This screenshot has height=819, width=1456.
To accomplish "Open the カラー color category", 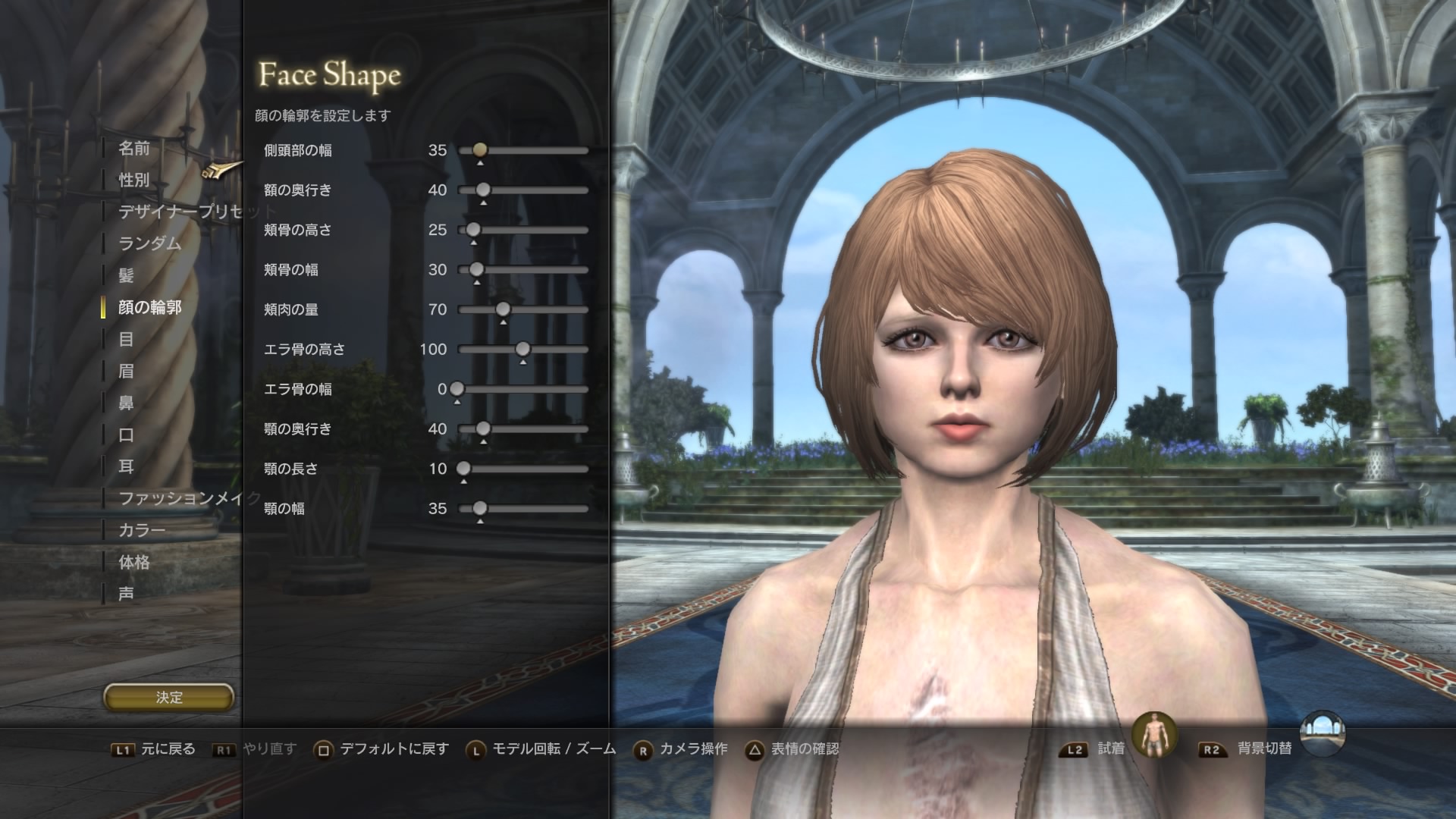I will coord(142,530).
